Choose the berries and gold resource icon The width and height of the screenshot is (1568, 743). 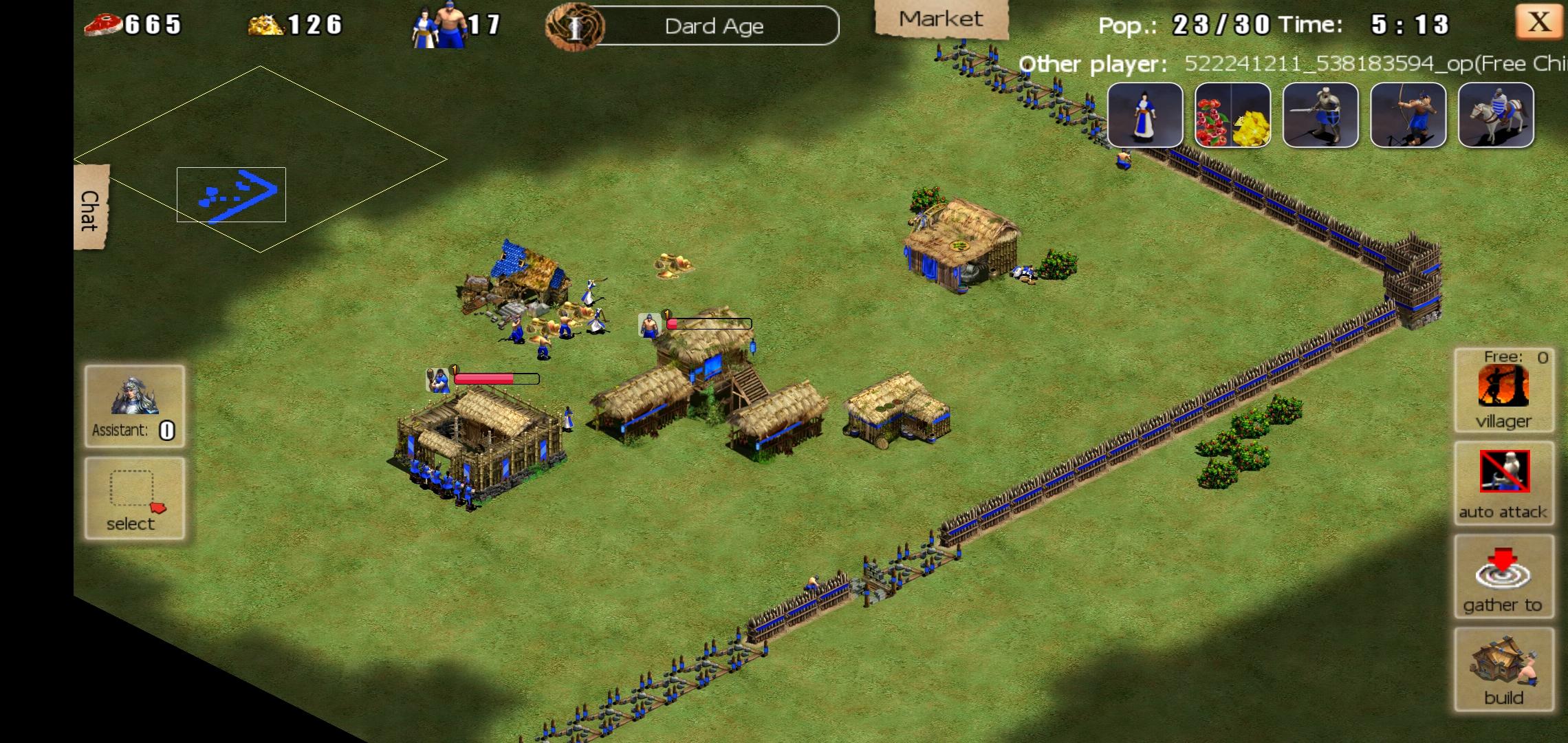(x=1232, y=115)
